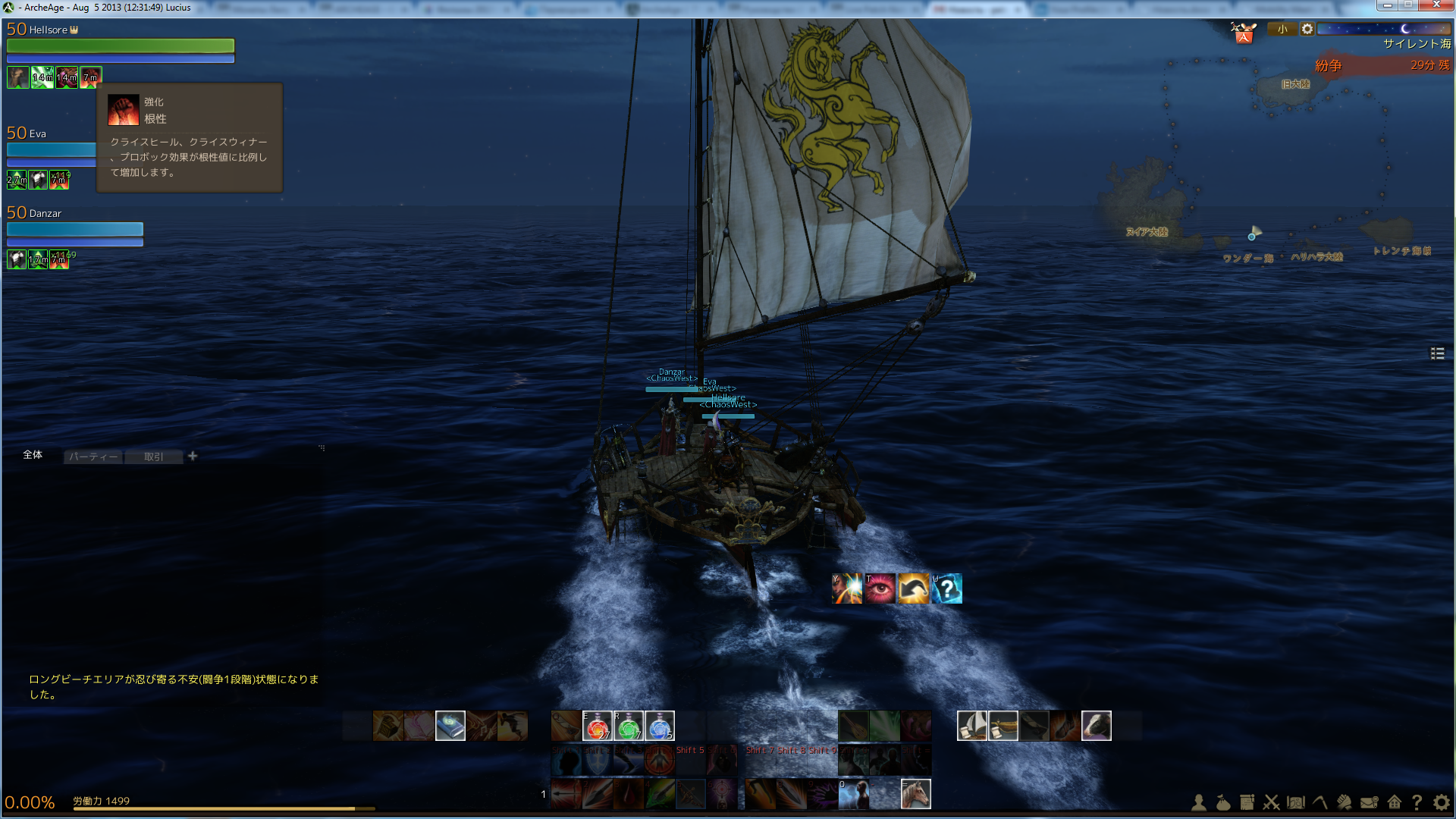The height and width of the screenshot is (819, 1456).
Task: Open the world map scroll icon
Action: click(1296, 802)
